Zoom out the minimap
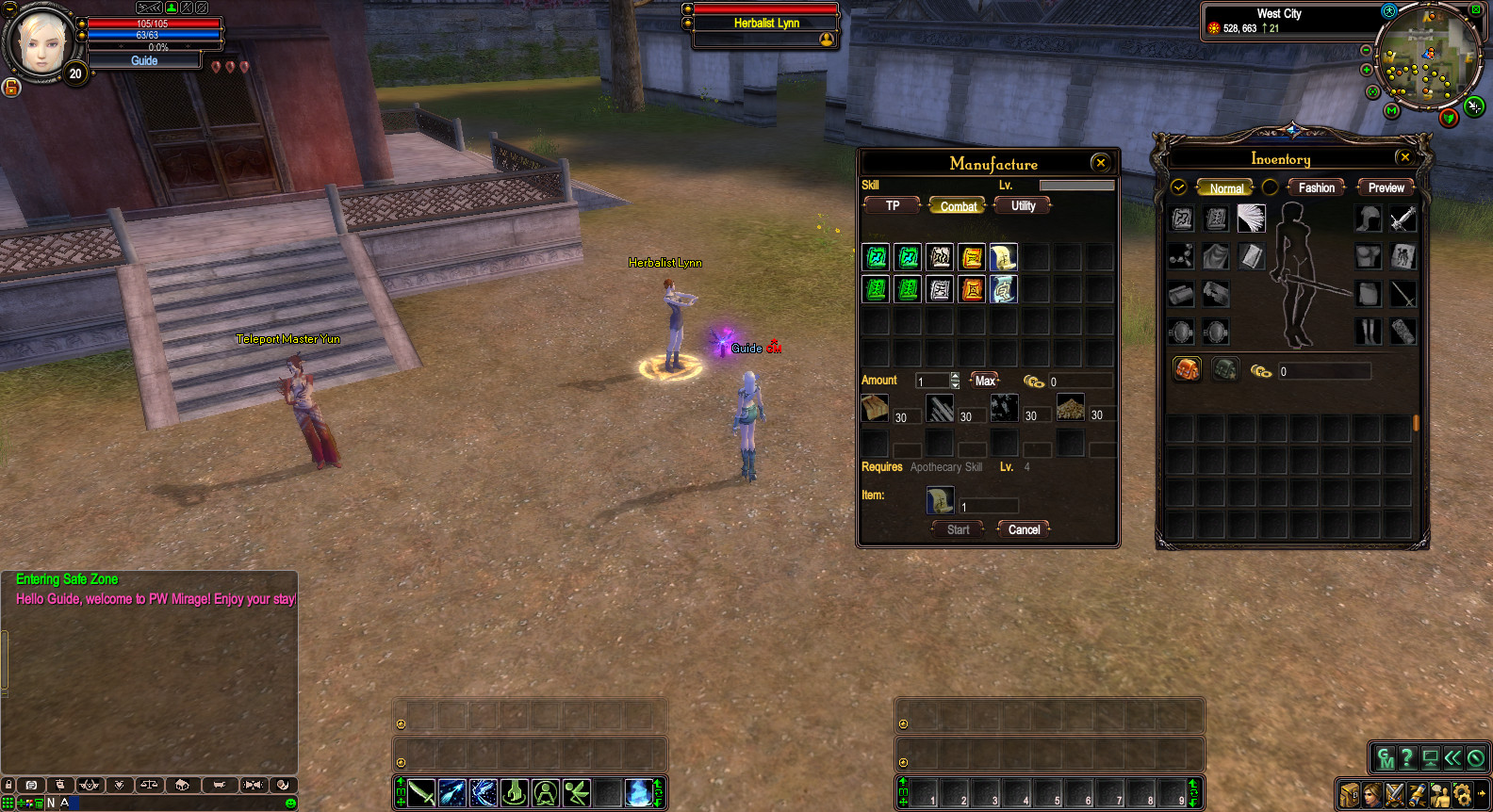Image resolution: width=1493 pixels, height=812 pixels. [1367, 50]
